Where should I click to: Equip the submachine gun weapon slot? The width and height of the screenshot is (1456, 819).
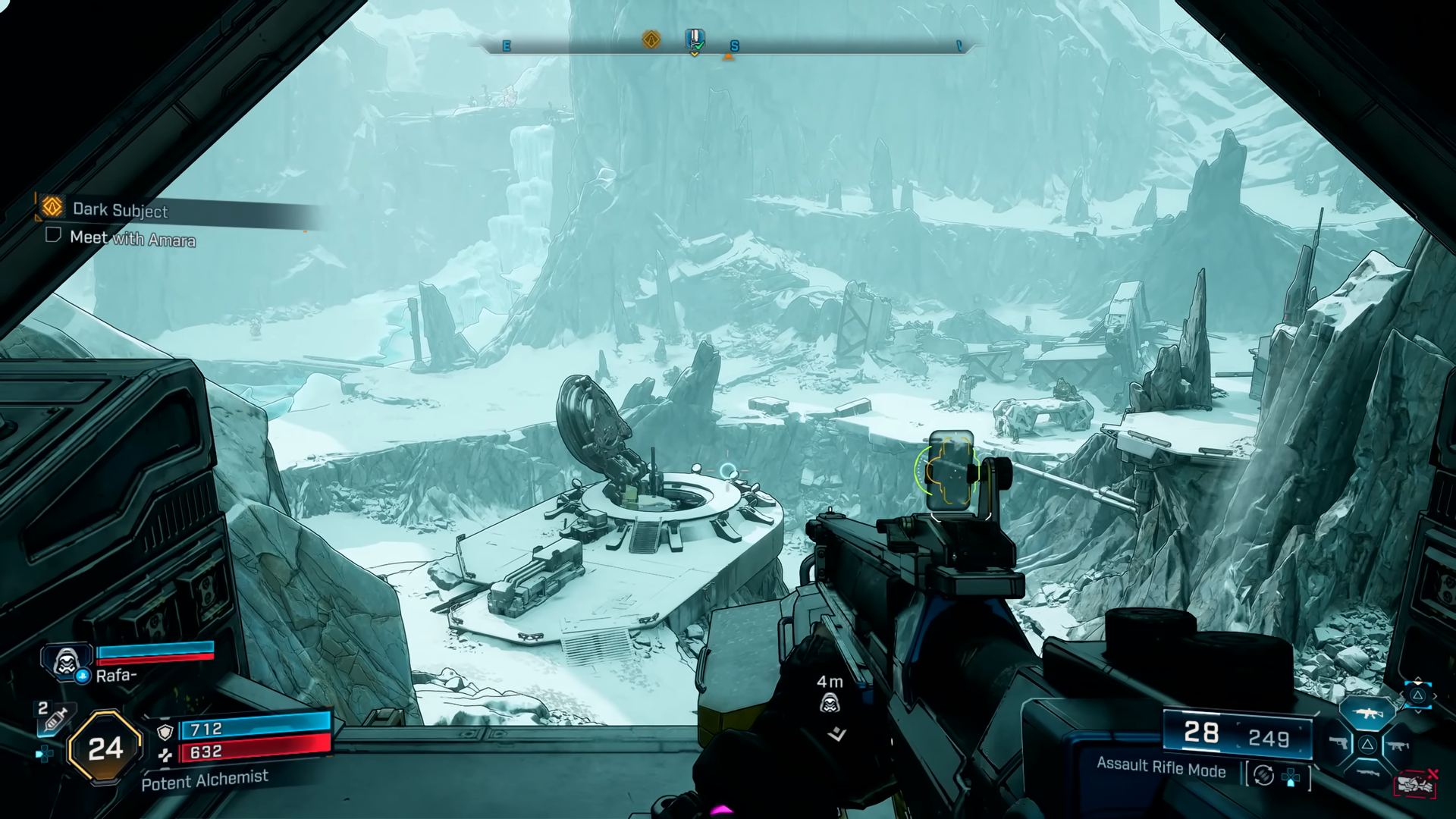(1396, 745)
